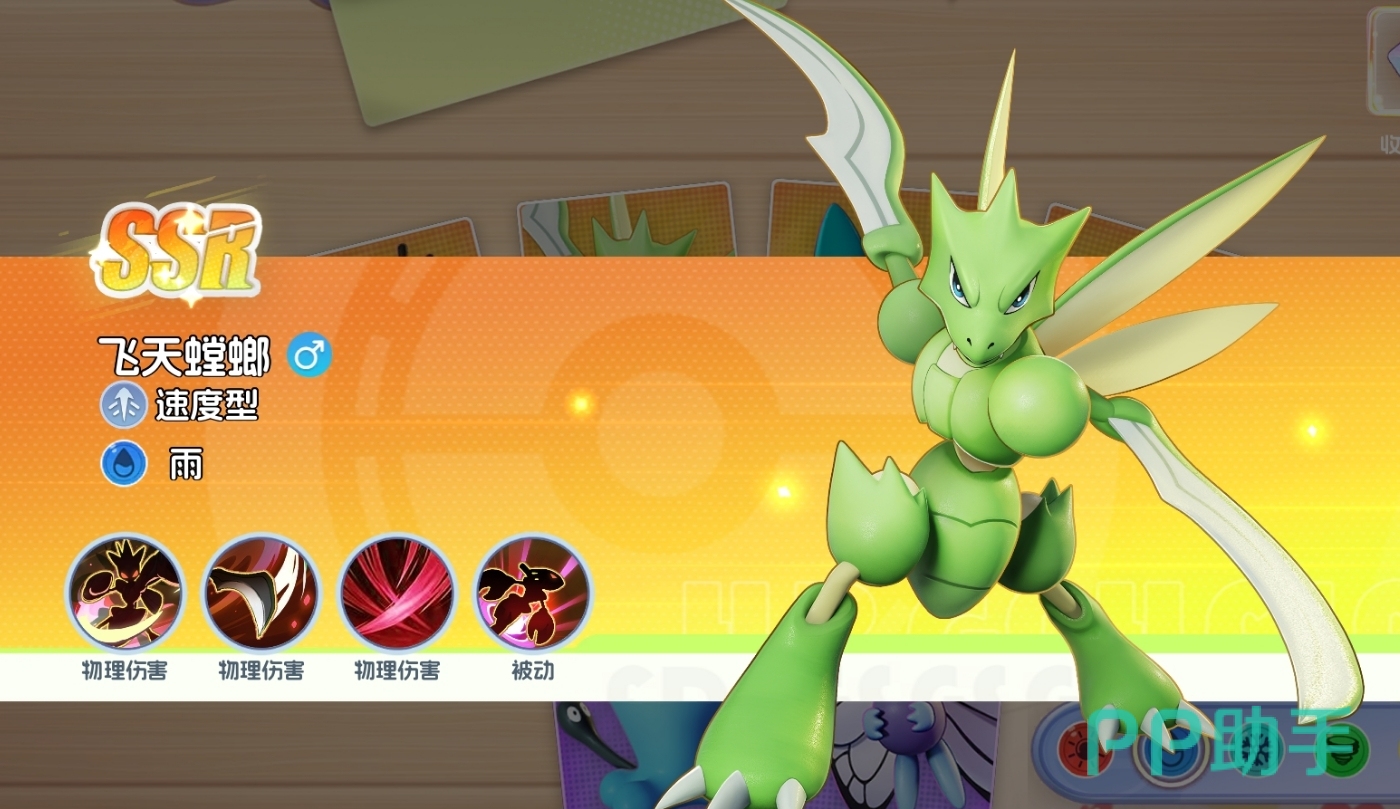Viewport: 1400px width, 809px height.
Task: Tap the speed type (速度型) icon
Action: [x=123, y=405]
